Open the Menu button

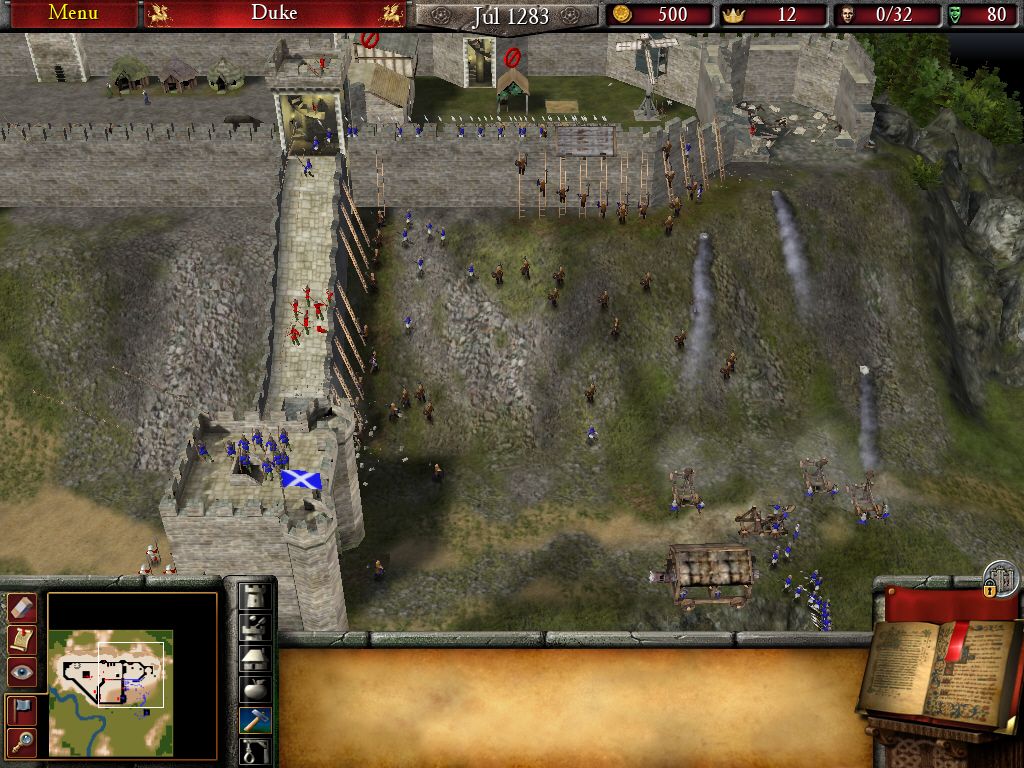(73, 13)
